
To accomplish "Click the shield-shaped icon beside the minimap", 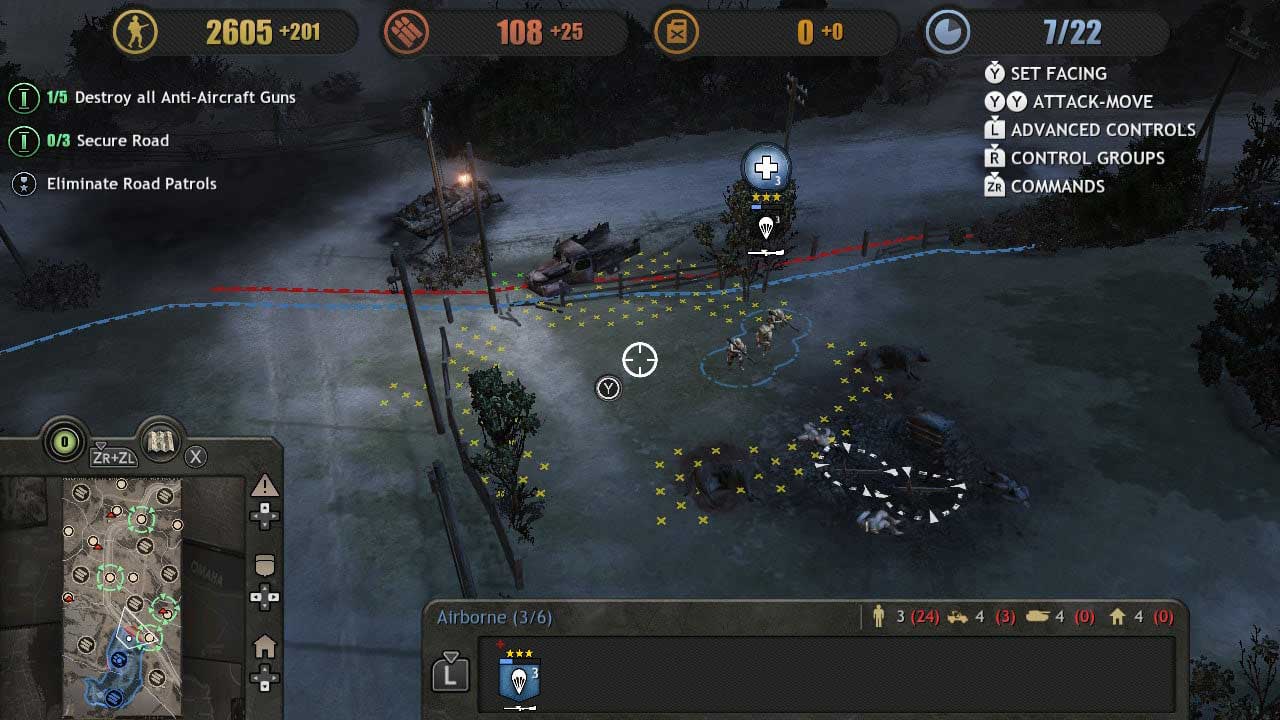I will [264, 565].
